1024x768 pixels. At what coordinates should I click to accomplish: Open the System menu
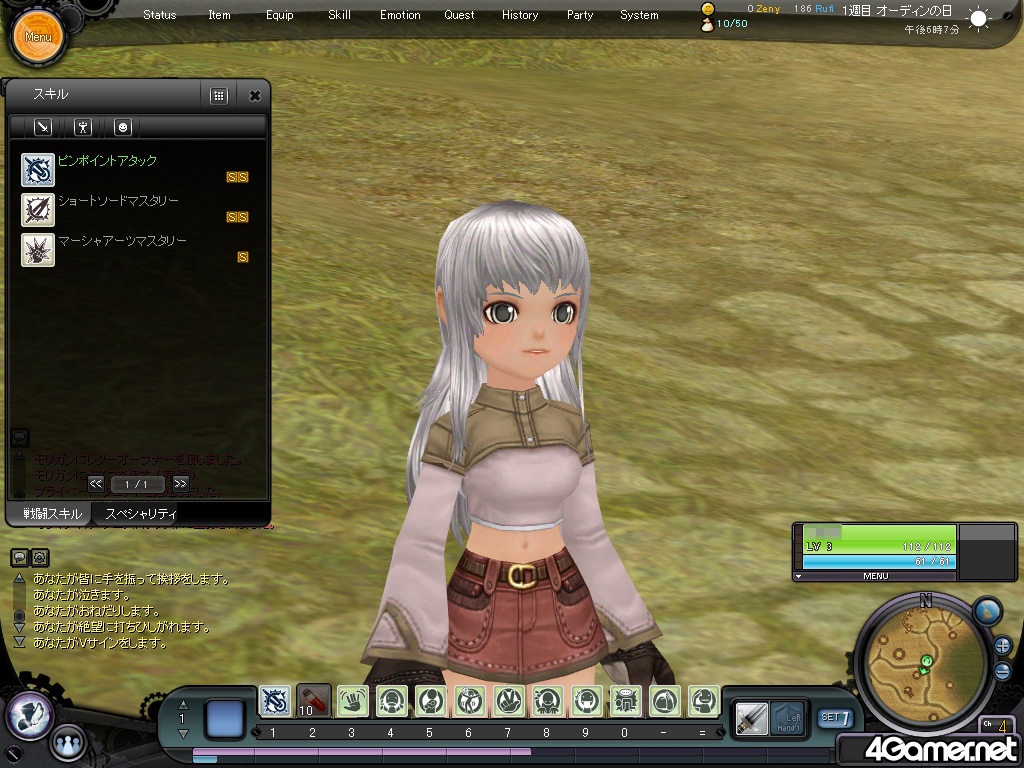tap(639, 15)
